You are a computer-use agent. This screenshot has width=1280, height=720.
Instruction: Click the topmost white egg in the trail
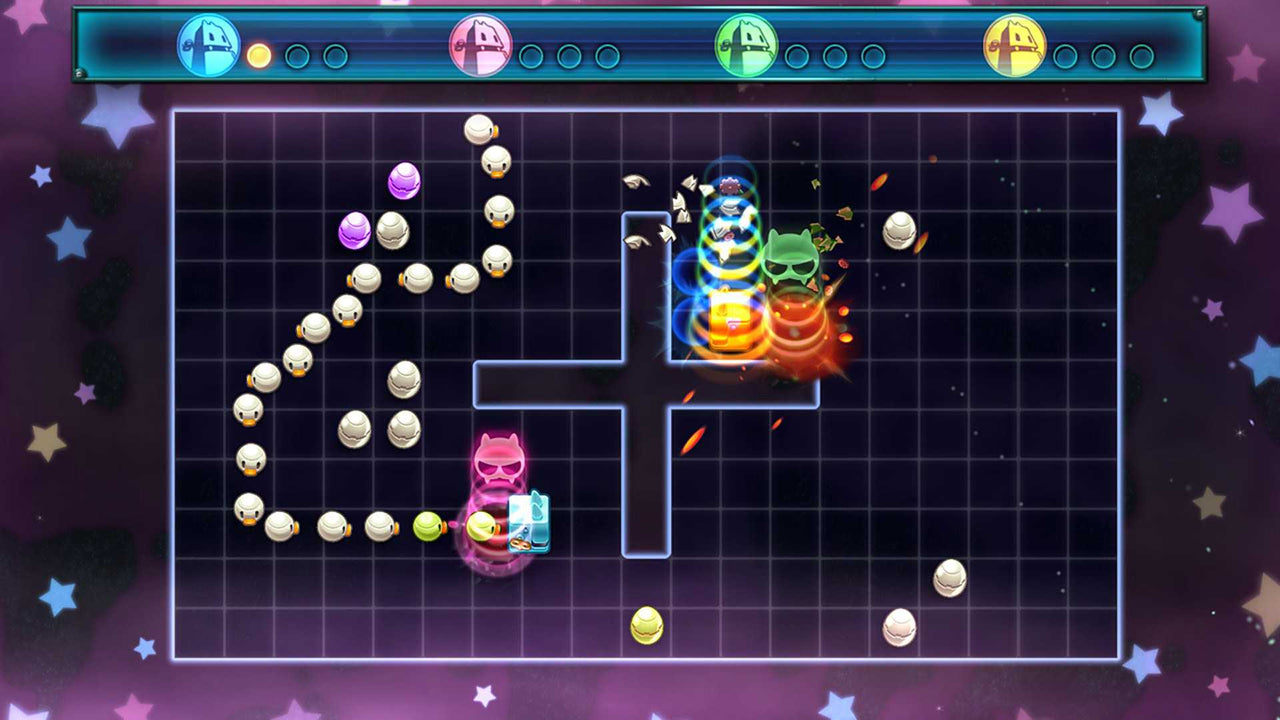[481, 128]
